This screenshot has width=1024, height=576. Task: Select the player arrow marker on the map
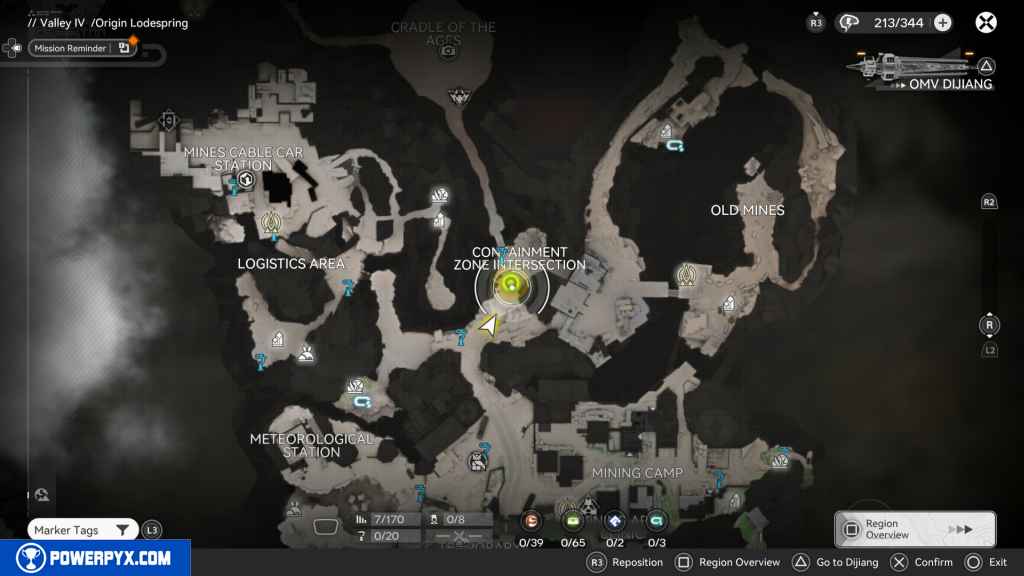tap(489, 325)
